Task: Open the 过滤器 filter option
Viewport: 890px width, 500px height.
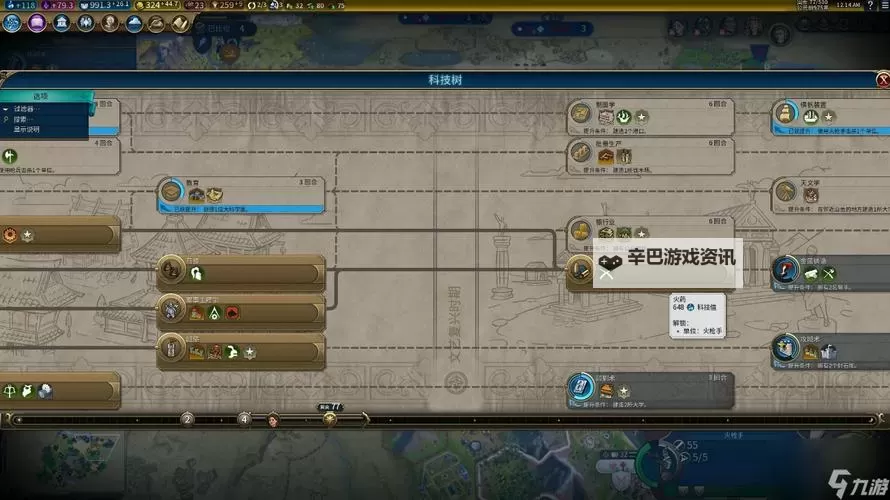Action: (x=22, y=108)
